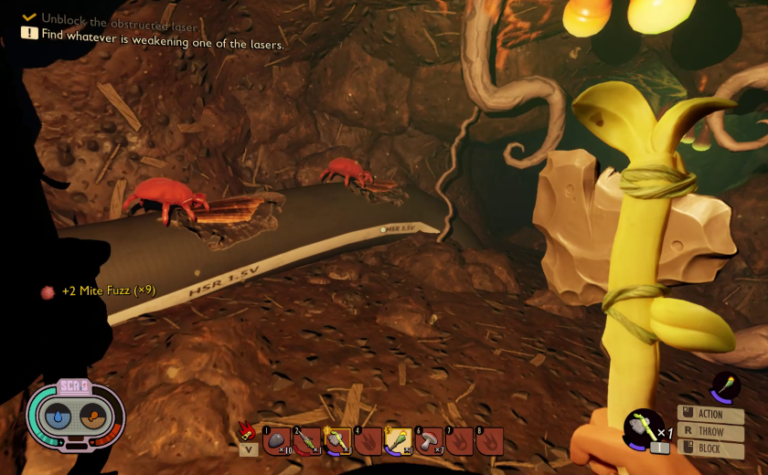Click the equipped axe icon near the action prompts
Viewport: 768px width, 475px height.
coord(640,427)
